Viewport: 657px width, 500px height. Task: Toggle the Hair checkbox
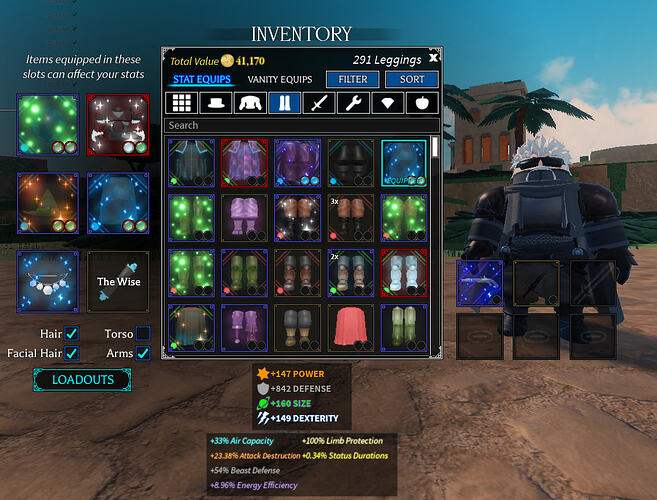click(x=72, y=333)
